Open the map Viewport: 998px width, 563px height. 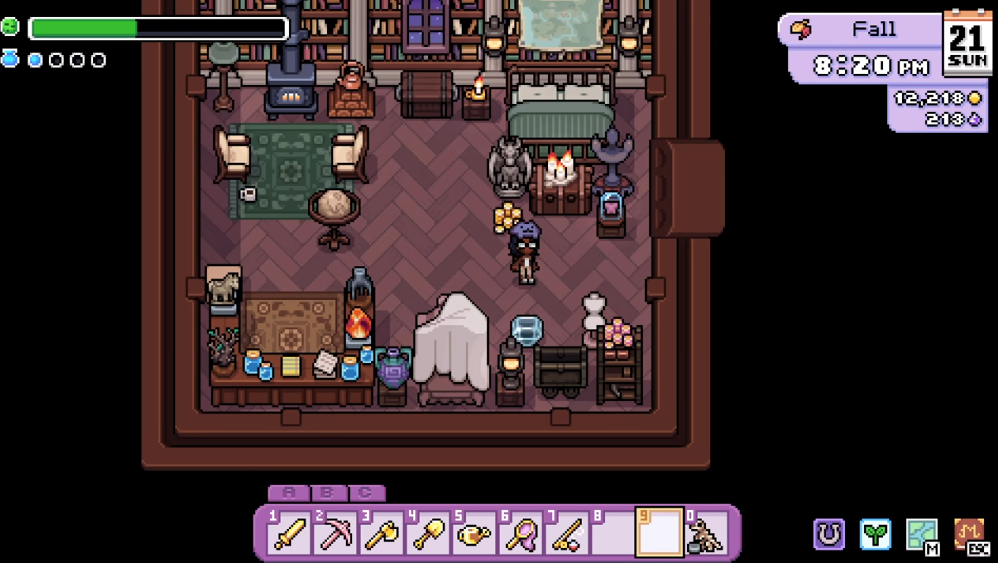pyautogui.click(x=922, y=534)
